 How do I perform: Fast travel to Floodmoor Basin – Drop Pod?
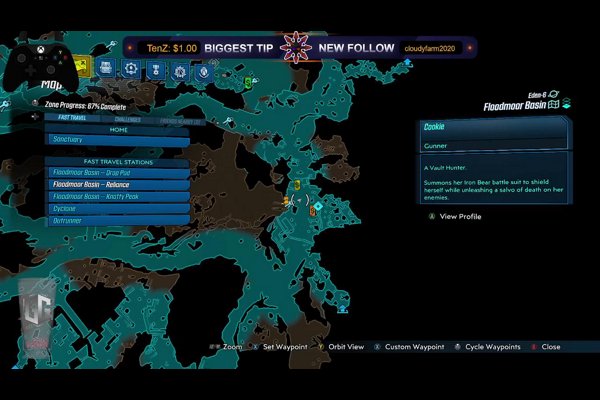[x=117, y=172]
